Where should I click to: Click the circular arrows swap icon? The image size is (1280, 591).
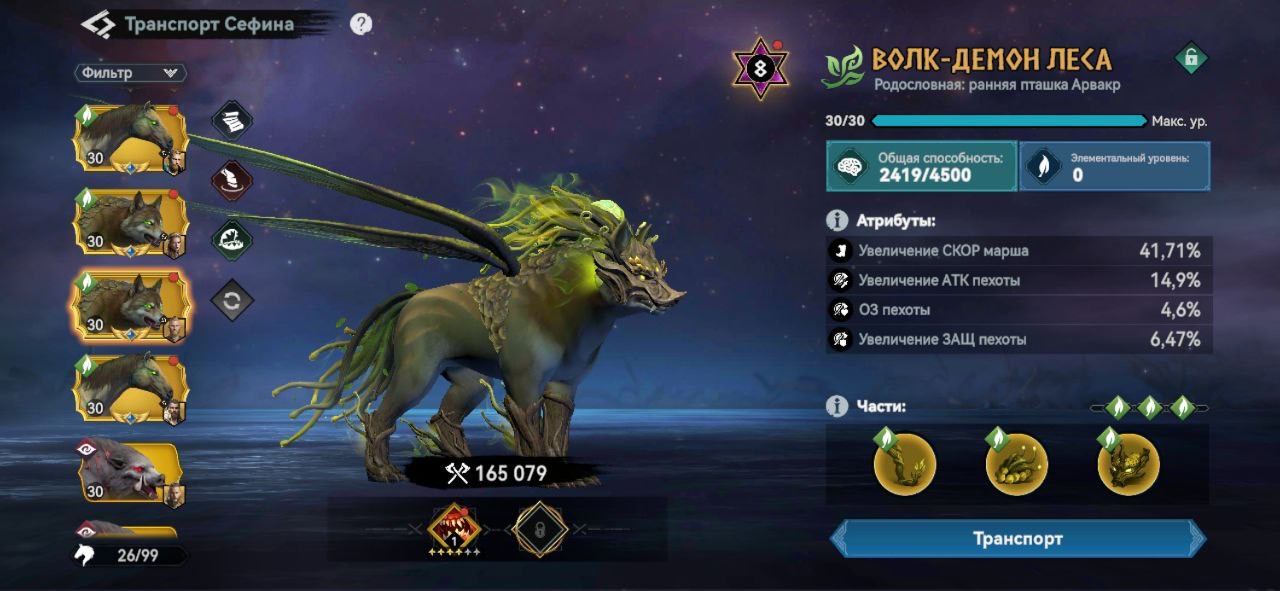pyautogui.click(x=232, y=300)
